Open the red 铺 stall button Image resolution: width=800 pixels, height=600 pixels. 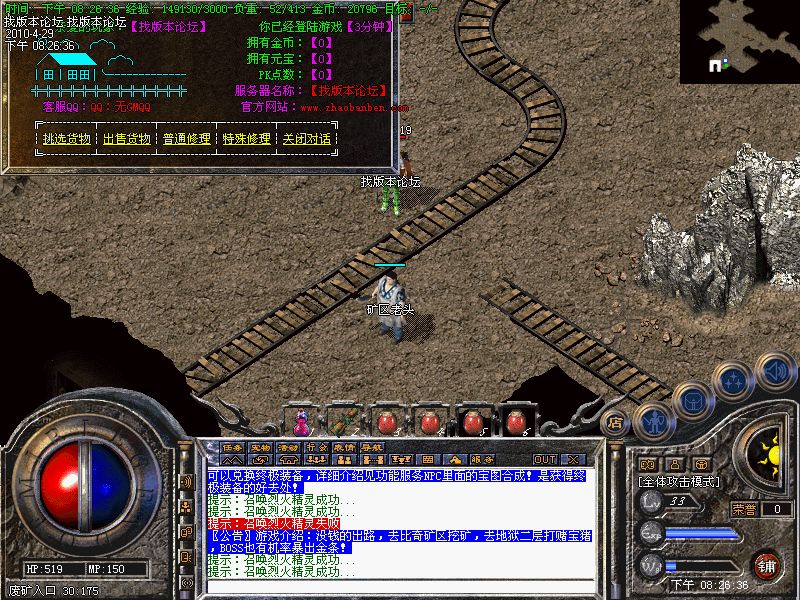click(767, 564)
